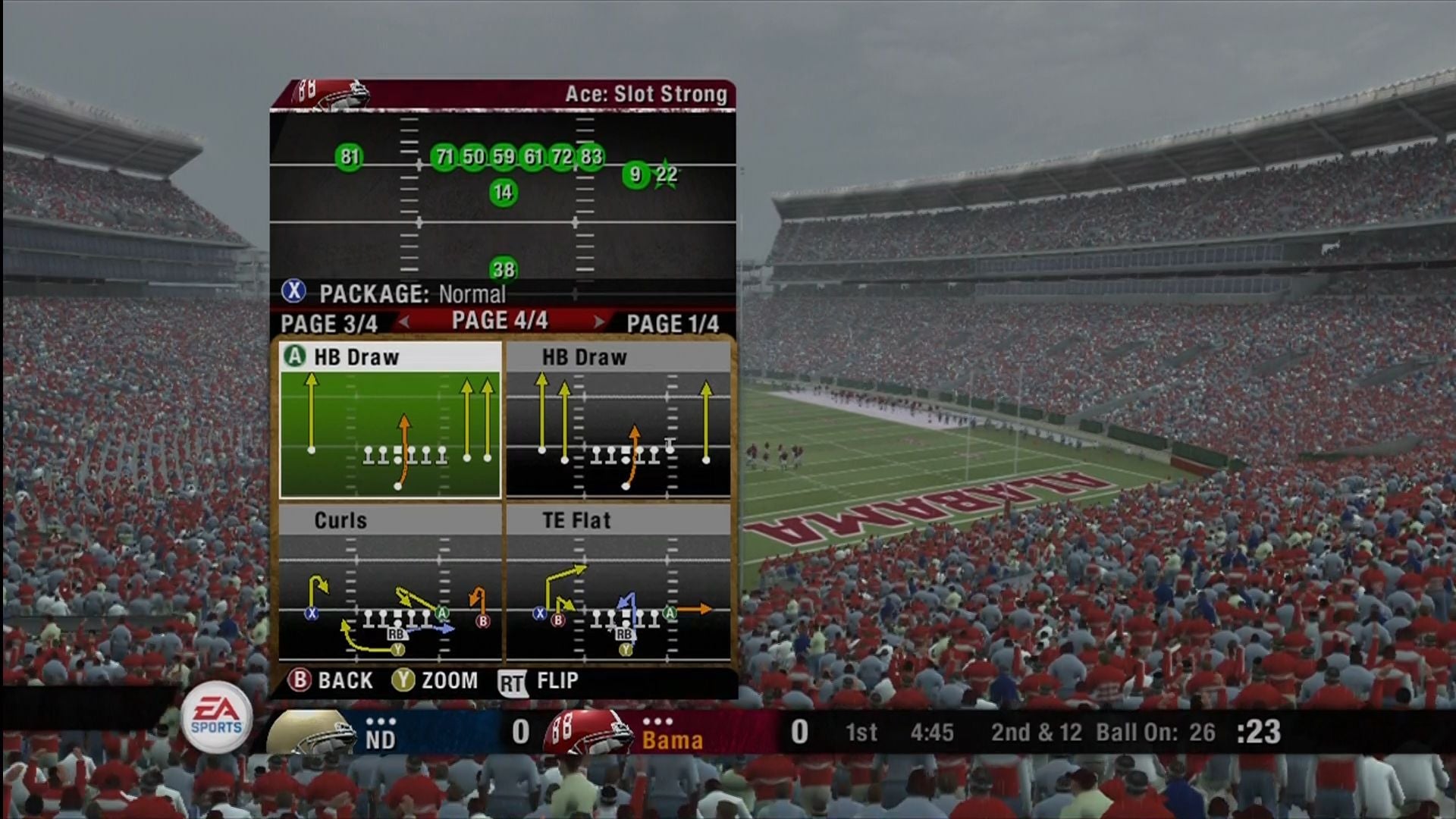1456x819 pixels.
Task: Switch to PAGE 3/4 of plays
Action: click(x=328, y=324)
